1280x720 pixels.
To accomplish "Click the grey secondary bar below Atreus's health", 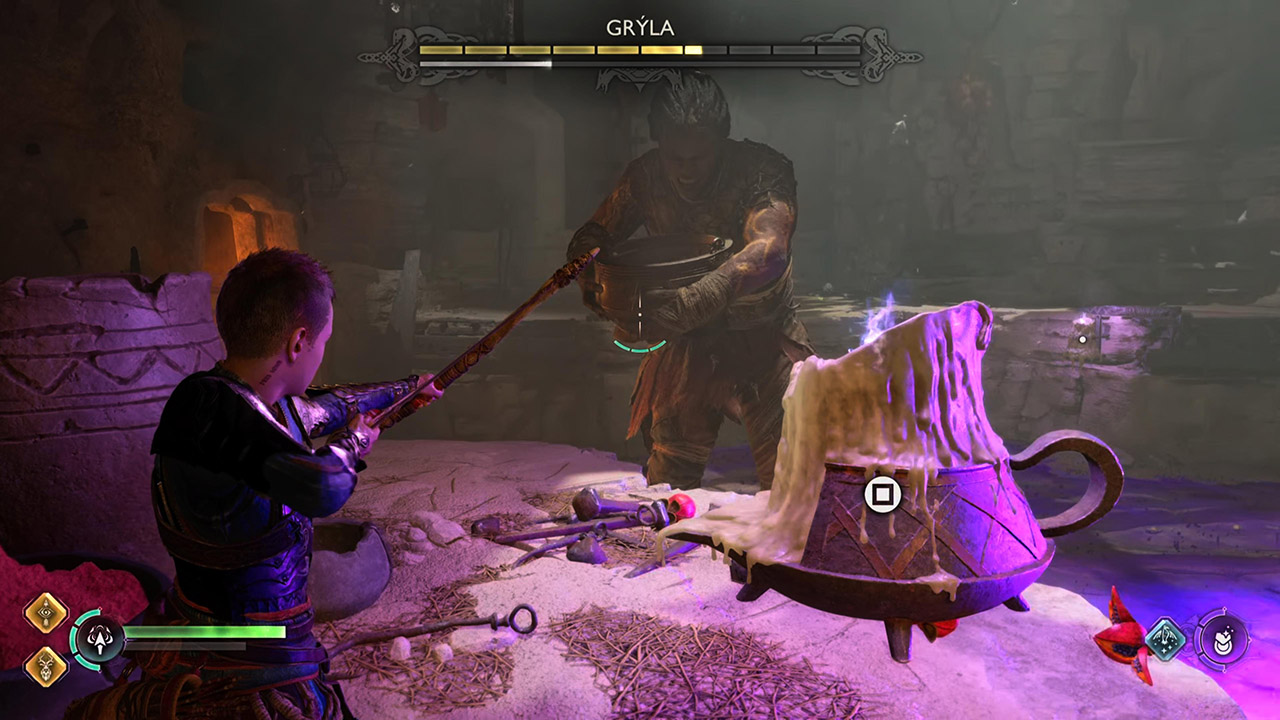I will point(185,646).
